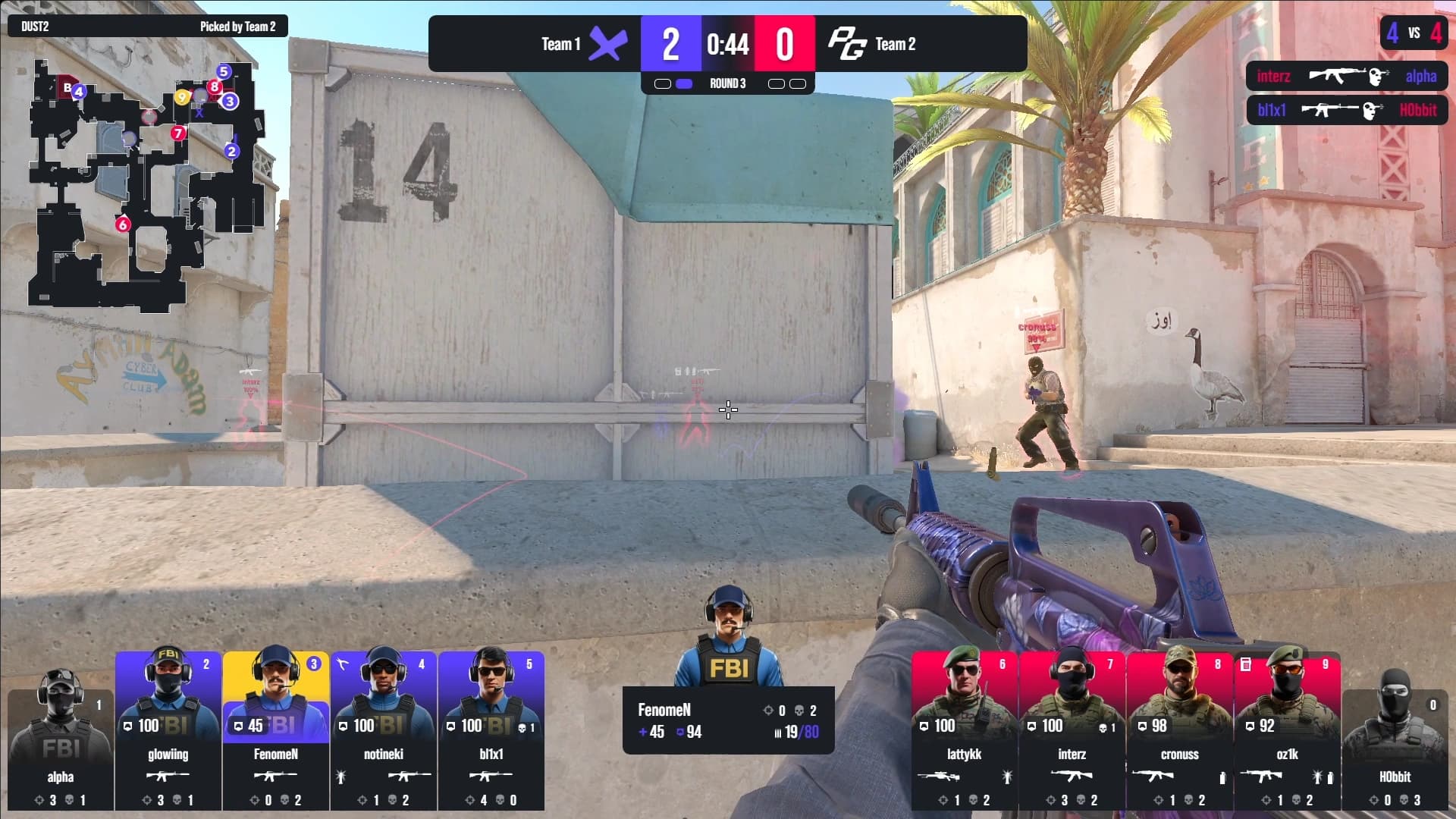Select alpha's player card
This screenshot has width=1456, height=819.
pos(61,739)
